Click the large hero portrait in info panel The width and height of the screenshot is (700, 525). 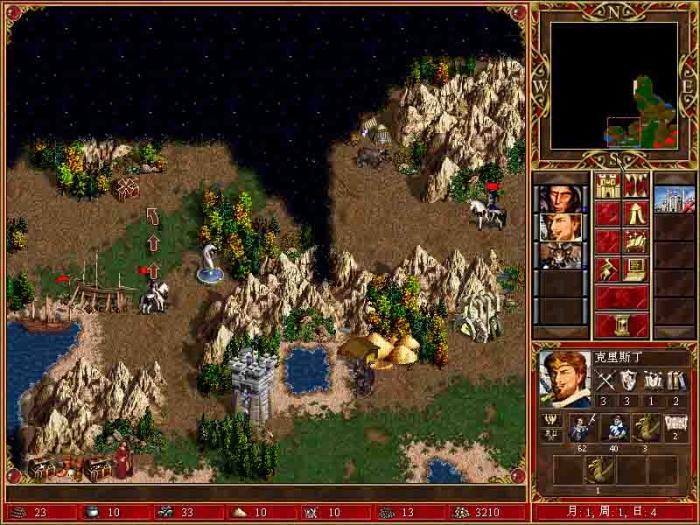[x=563, y=379]
